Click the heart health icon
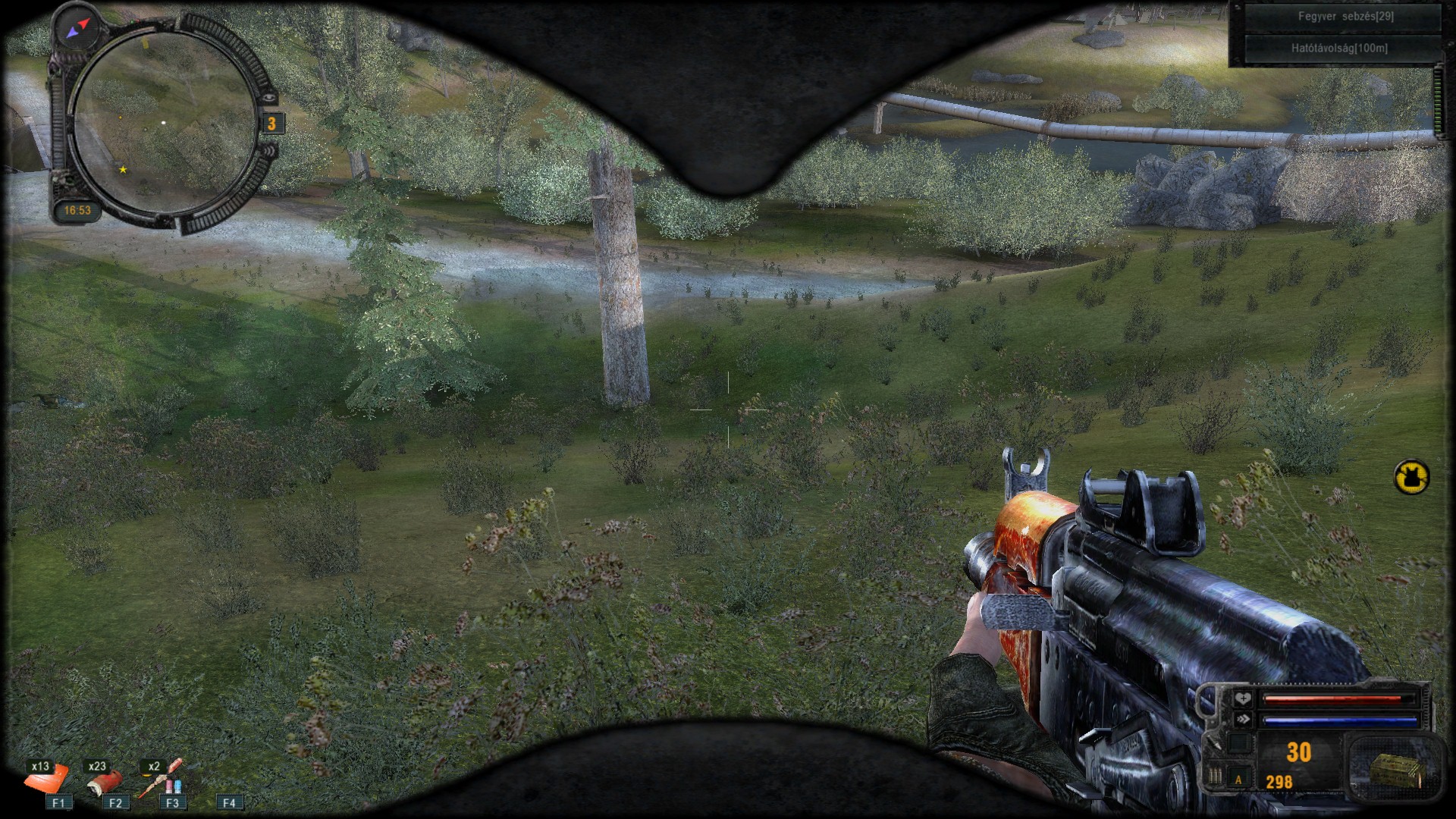The width and height of the screenshot is (1456, 819). [x=1243, y=698]
